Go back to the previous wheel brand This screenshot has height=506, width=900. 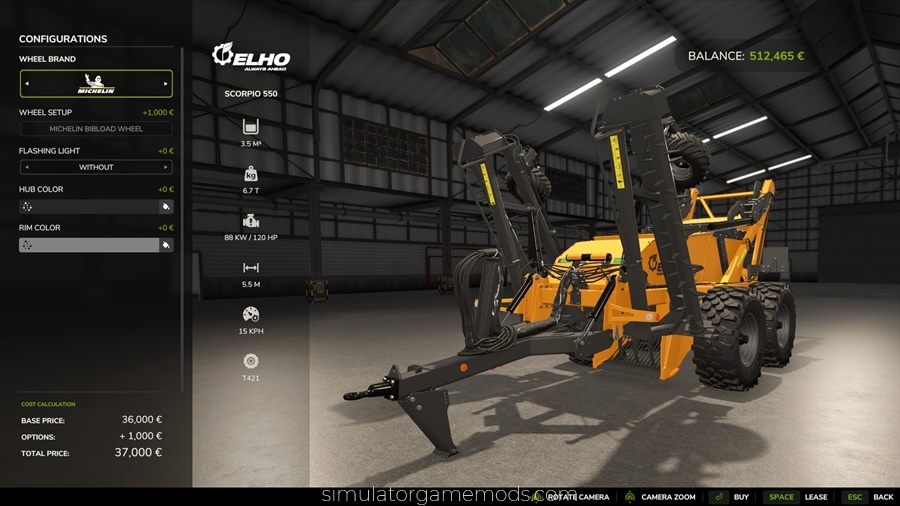pos(26,84)
